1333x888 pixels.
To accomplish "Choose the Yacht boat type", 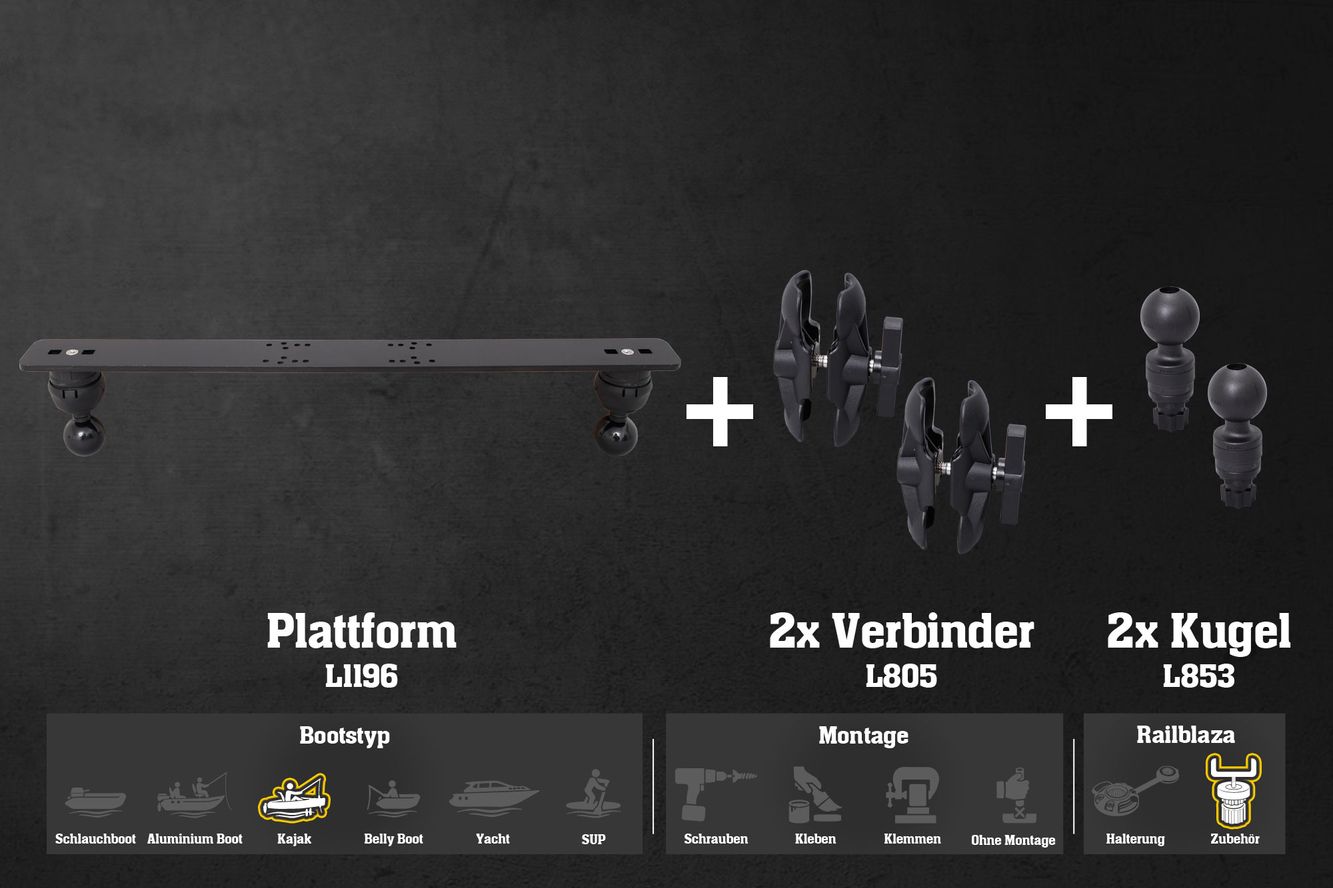I will point(493,797).
